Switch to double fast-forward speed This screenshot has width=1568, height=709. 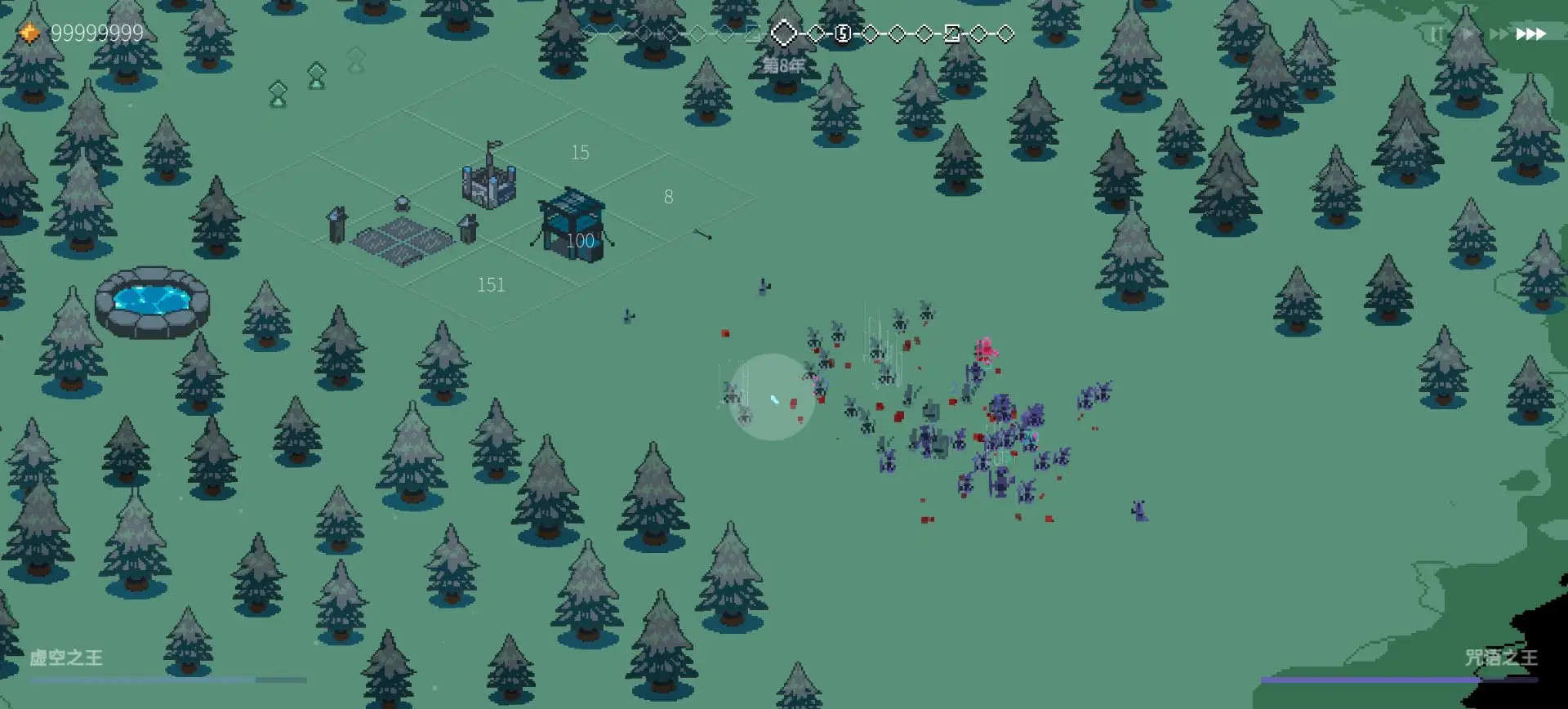pos(1499,34)
